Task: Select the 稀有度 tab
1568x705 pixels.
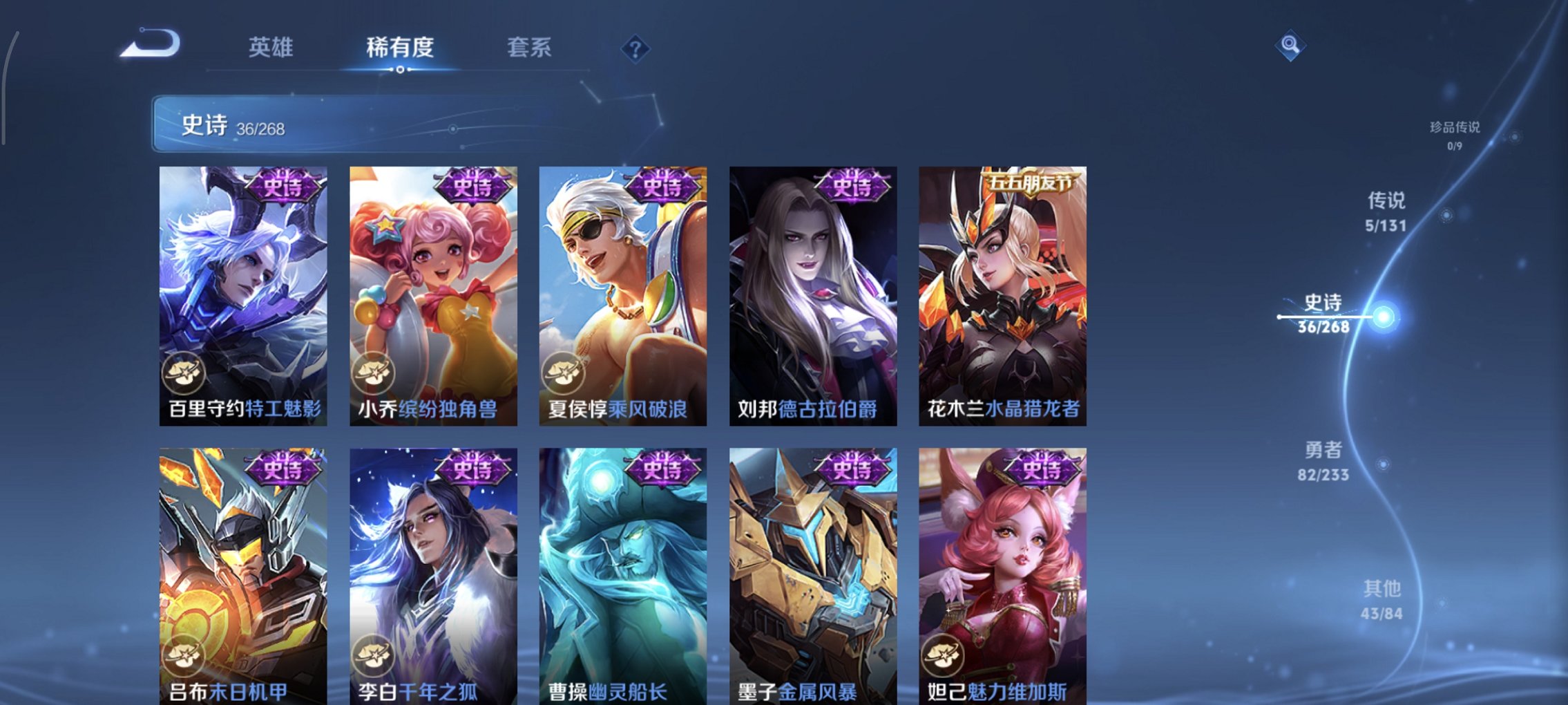Action: click(401, 48)
